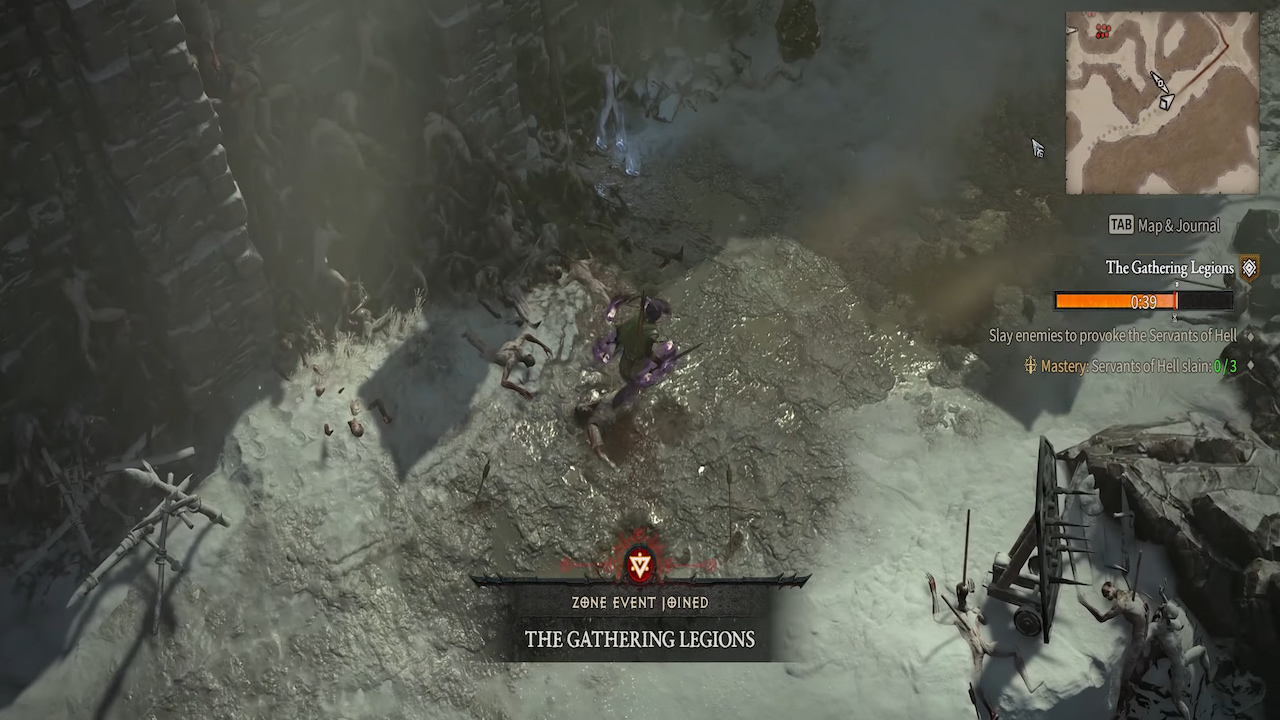Click the hourglass pin under the event timer

point(1175,318)
